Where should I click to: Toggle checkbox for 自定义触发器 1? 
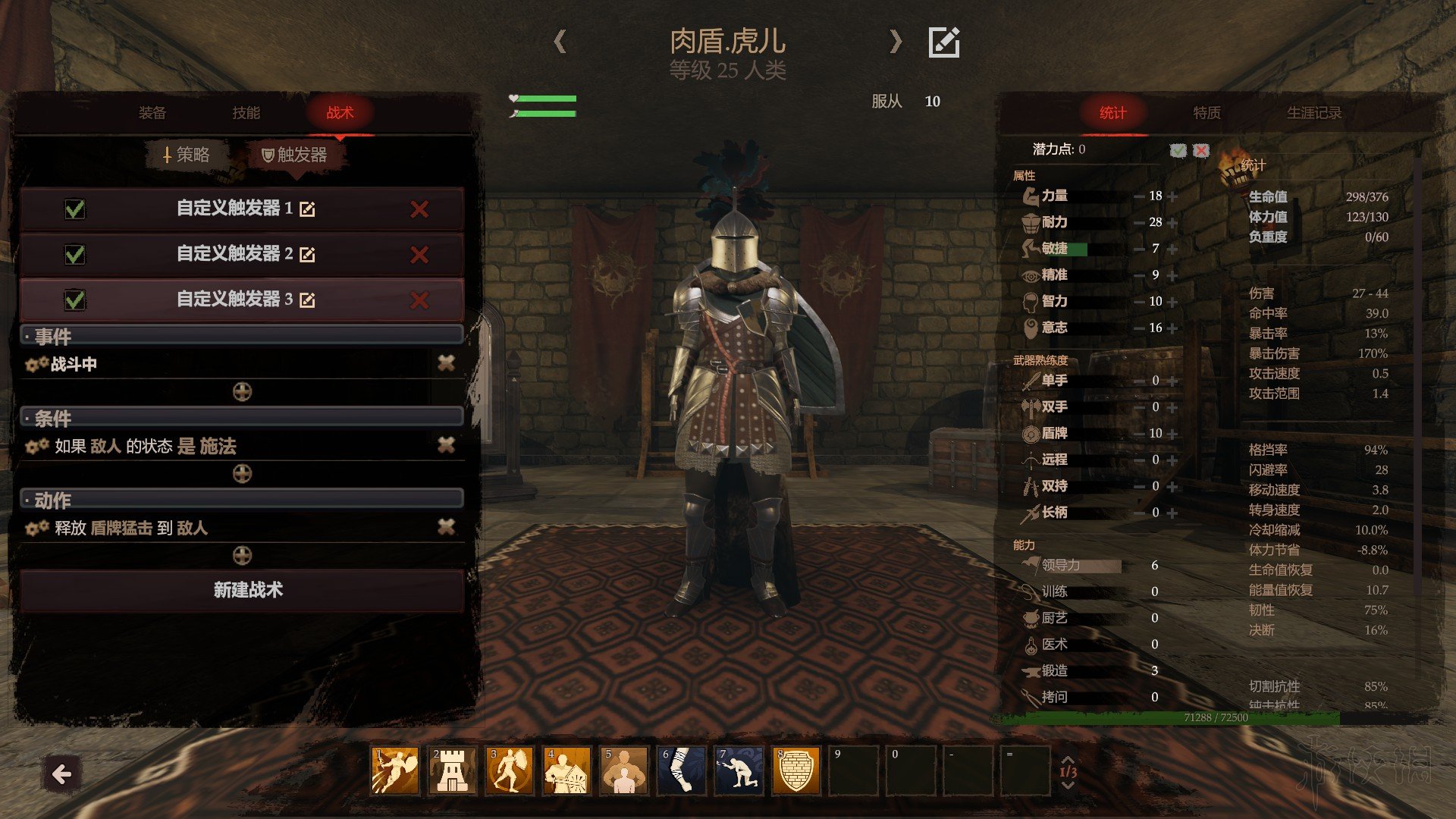pos(75,209)
